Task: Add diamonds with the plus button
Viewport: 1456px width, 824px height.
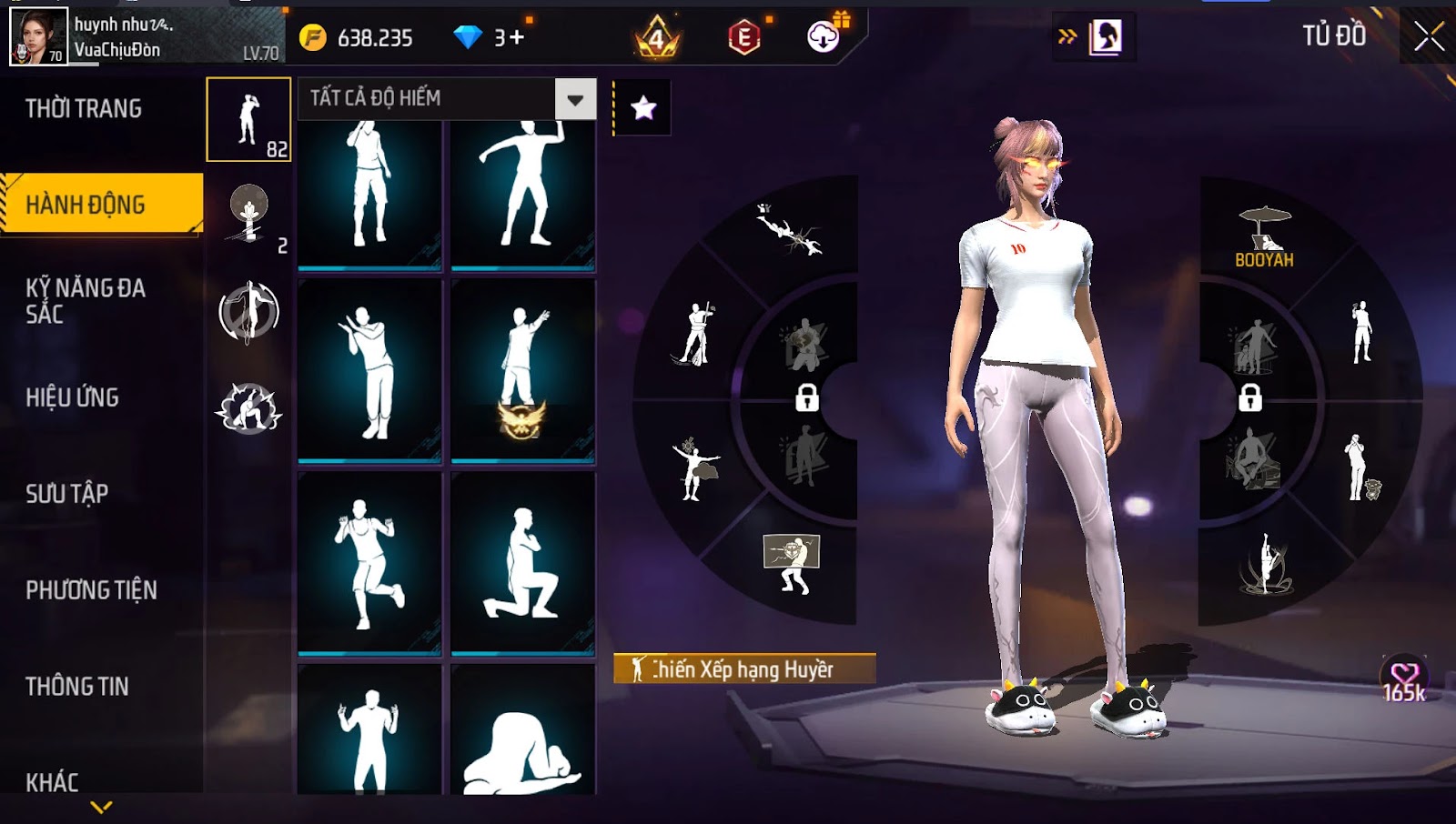Action: [517, 37]
